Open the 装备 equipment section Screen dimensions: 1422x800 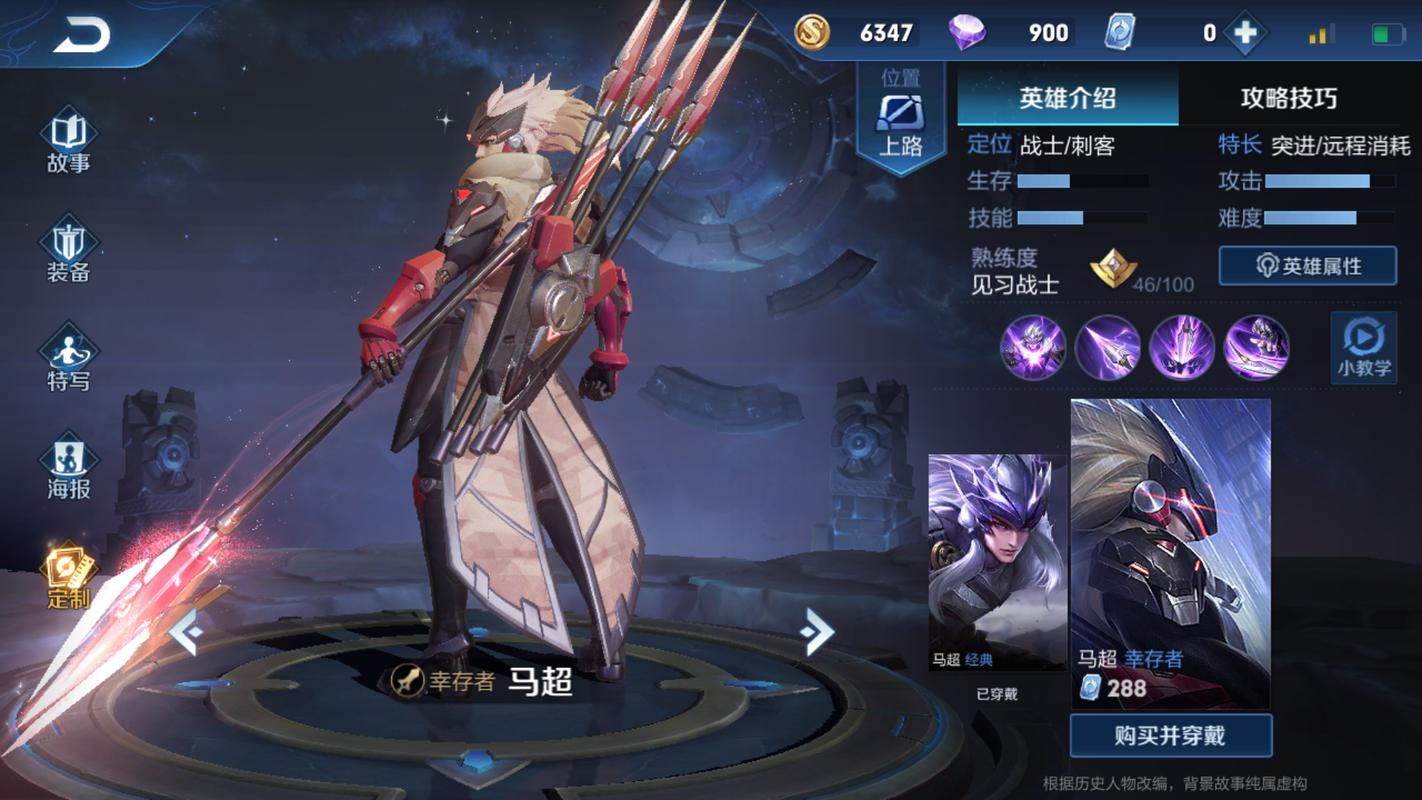(68, 251)
